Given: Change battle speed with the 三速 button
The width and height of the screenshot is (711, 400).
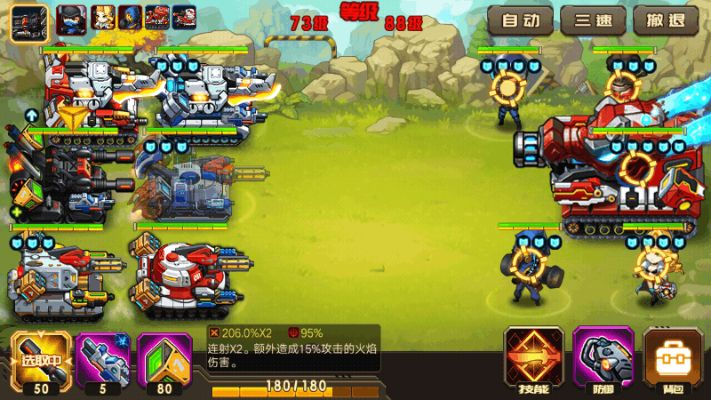Looking at the screenshot, I should pos(593,20).
